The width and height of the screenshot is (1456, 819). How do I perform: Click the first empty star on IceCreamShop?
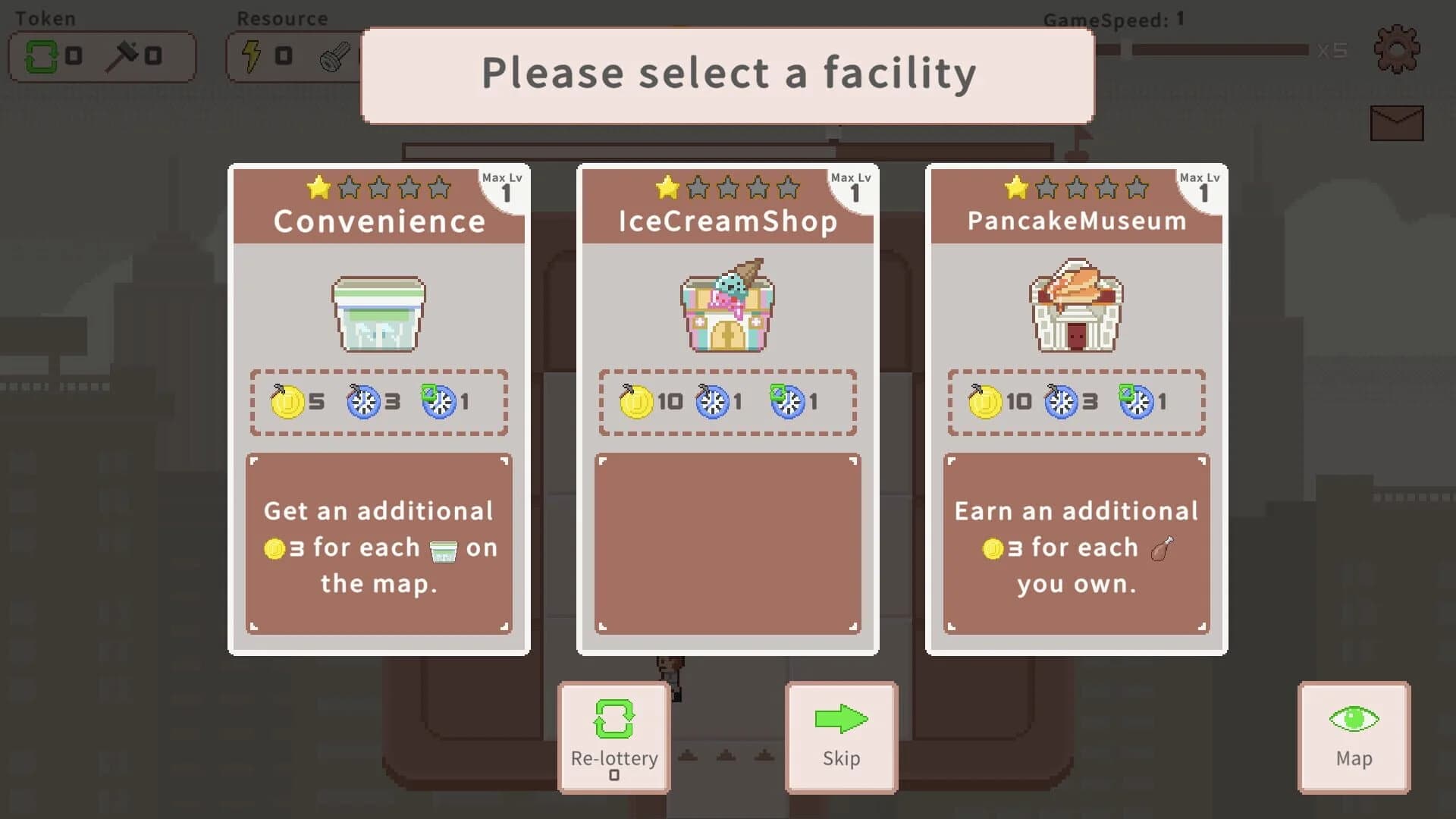[698, 188]
